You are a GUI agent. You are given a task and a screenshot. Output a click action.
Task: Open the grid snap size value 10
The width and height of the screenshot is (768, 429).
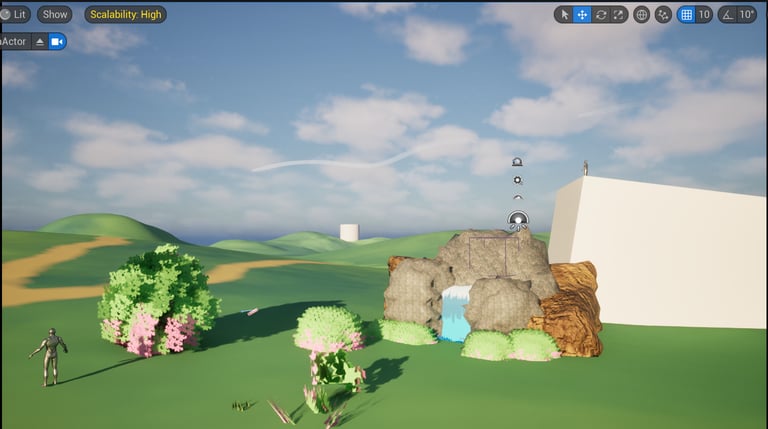click(704, 15)
